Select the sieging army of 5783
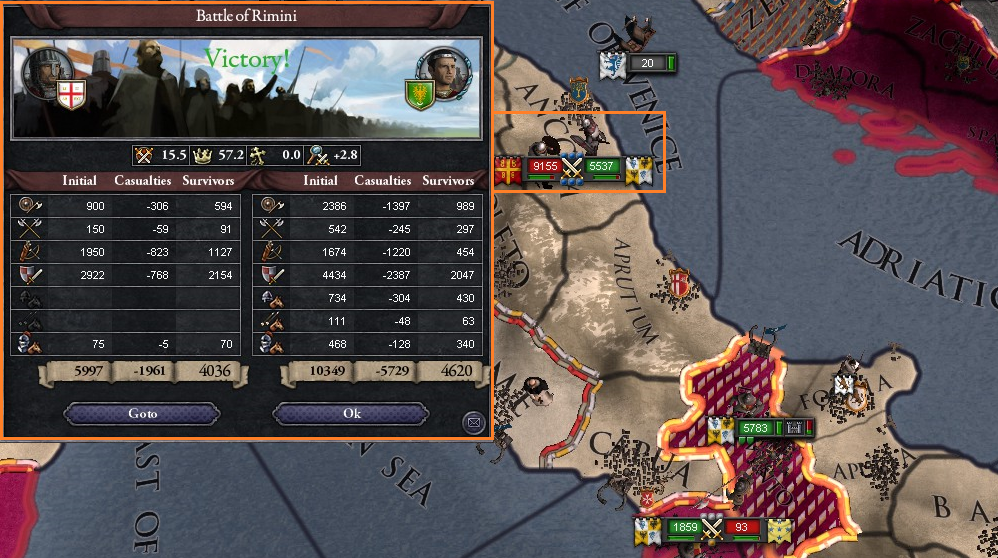The image size is (998, 558). (757, 428)
